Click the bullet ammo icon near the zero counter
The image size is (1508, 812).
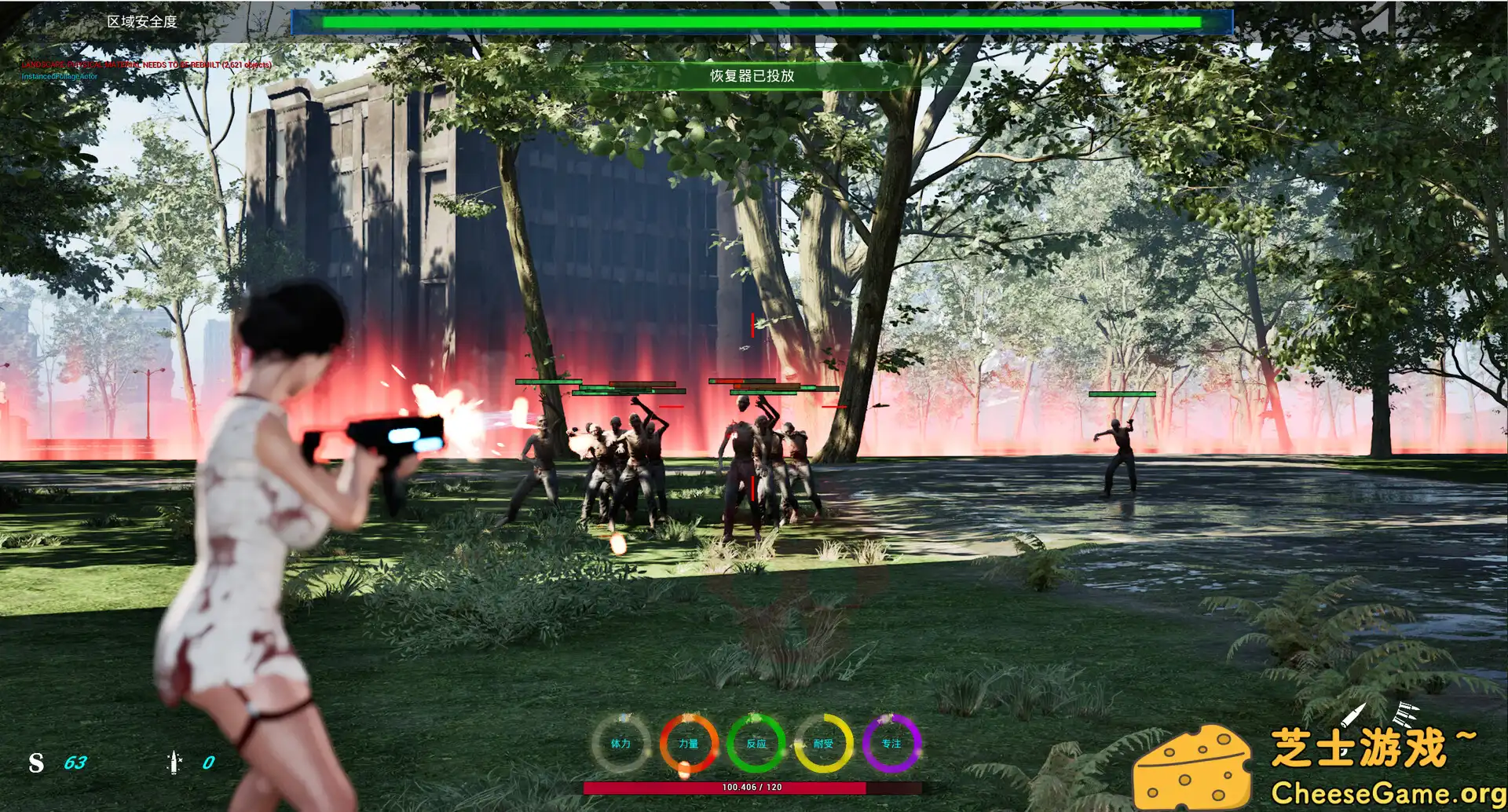(174, 762)
